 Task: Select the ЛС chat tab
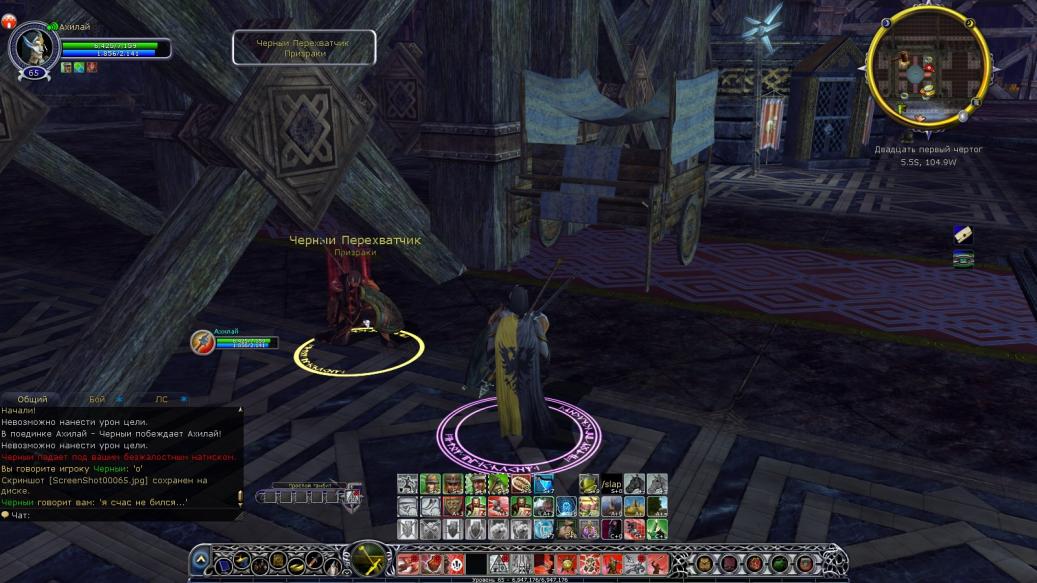pyautogui.click(x=162, y=399)
